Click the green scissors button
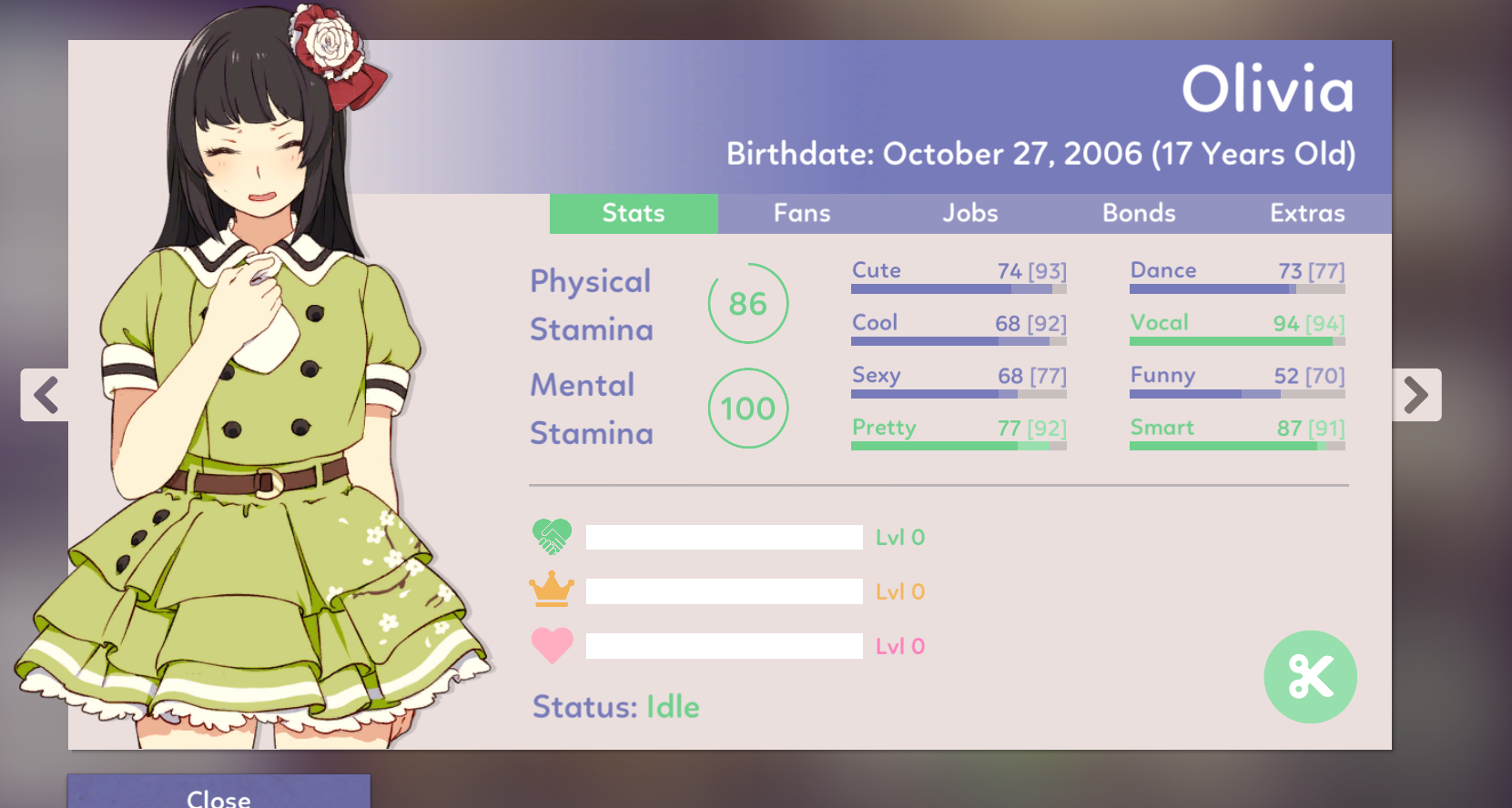Screen dimensions: 1512x808 [x=1310, y=677]
